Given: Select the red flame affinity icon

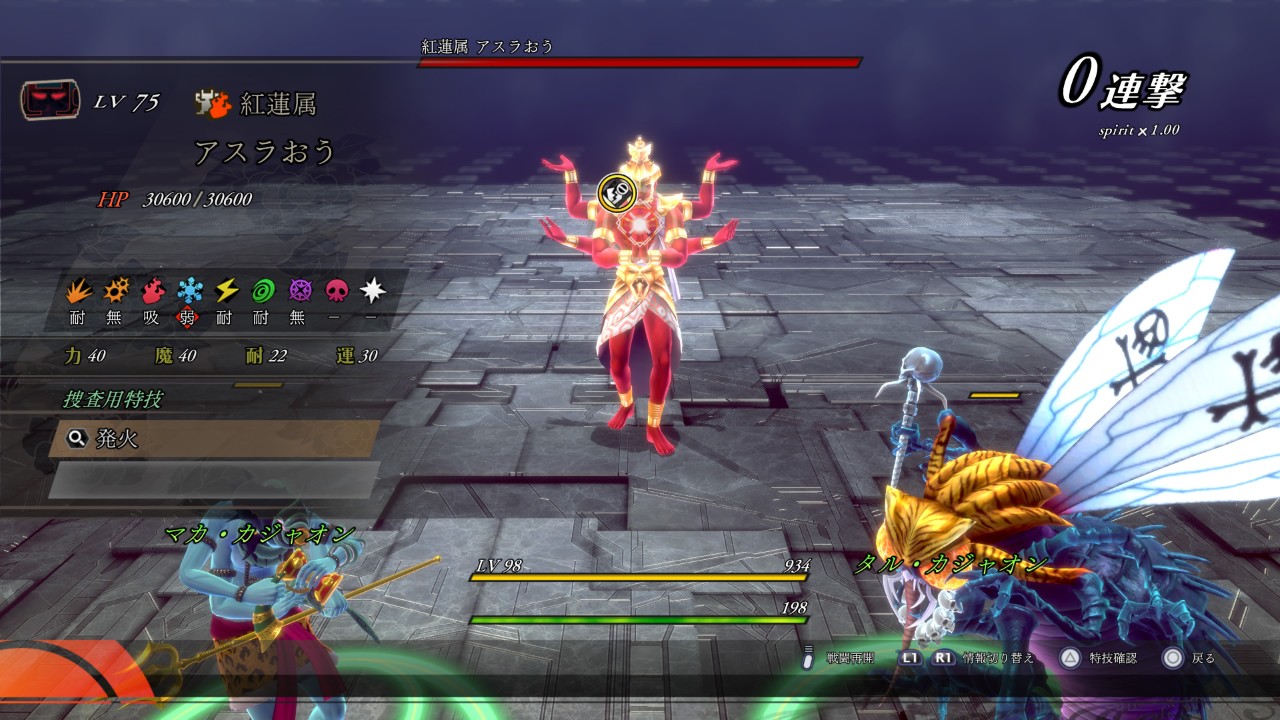Looking at the screenshot, I should click(152, 291).
